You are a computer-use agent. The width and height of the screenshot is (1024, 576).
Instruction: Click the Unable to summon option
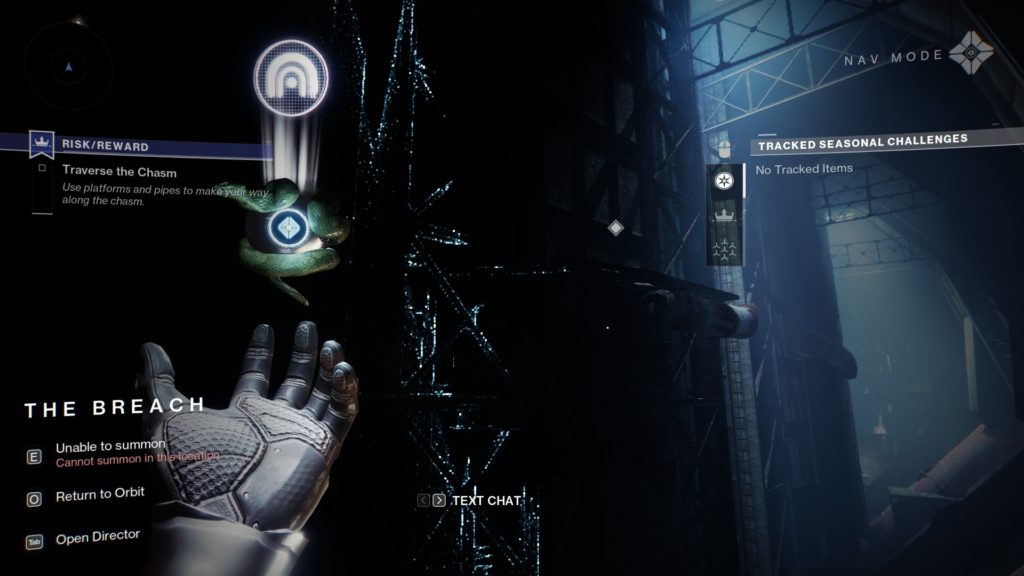pyautogui.click(x=110, y=447)
